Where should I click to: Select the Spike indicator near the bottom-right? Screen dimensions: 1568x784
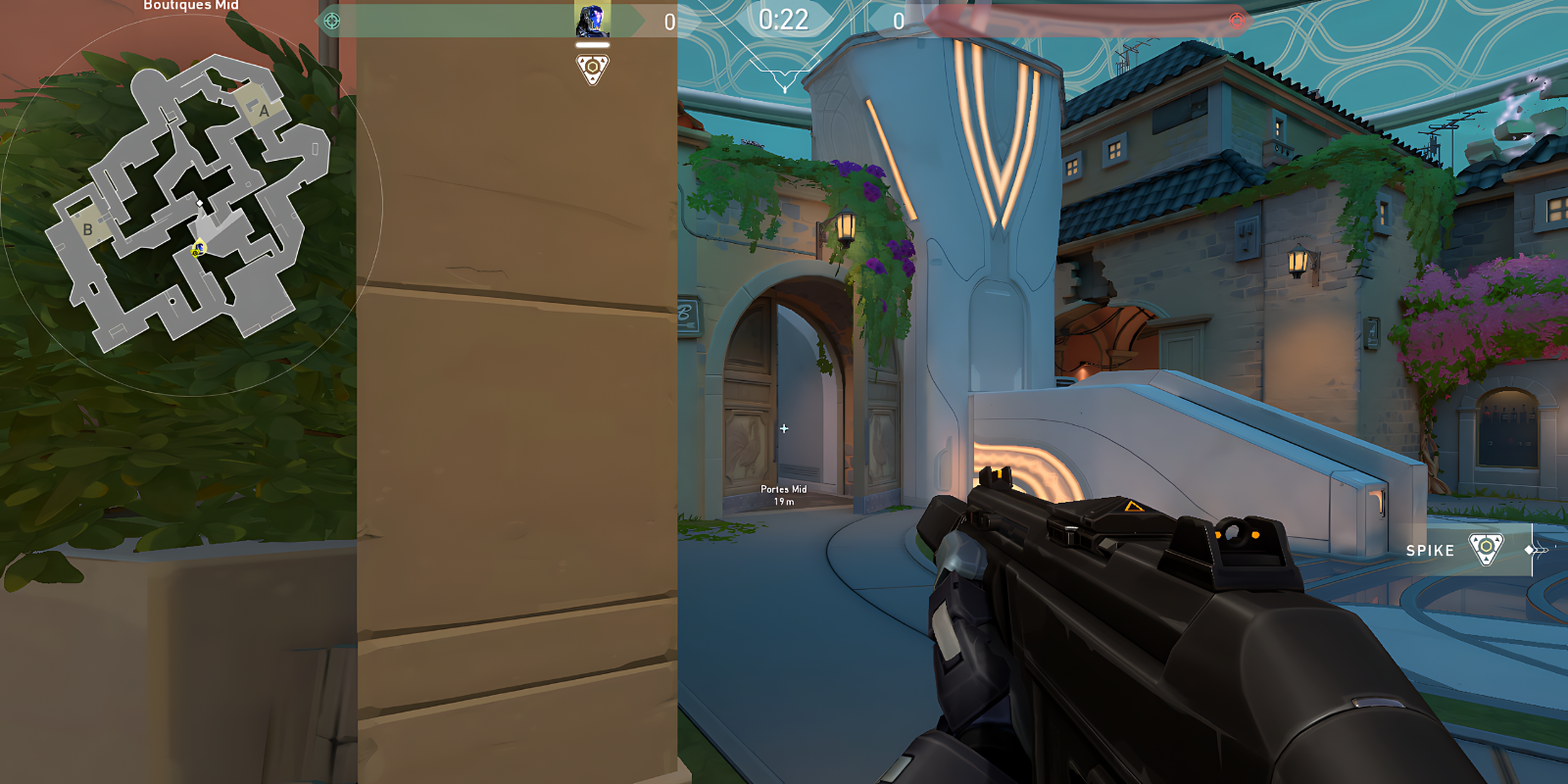tap(1485, 550)
